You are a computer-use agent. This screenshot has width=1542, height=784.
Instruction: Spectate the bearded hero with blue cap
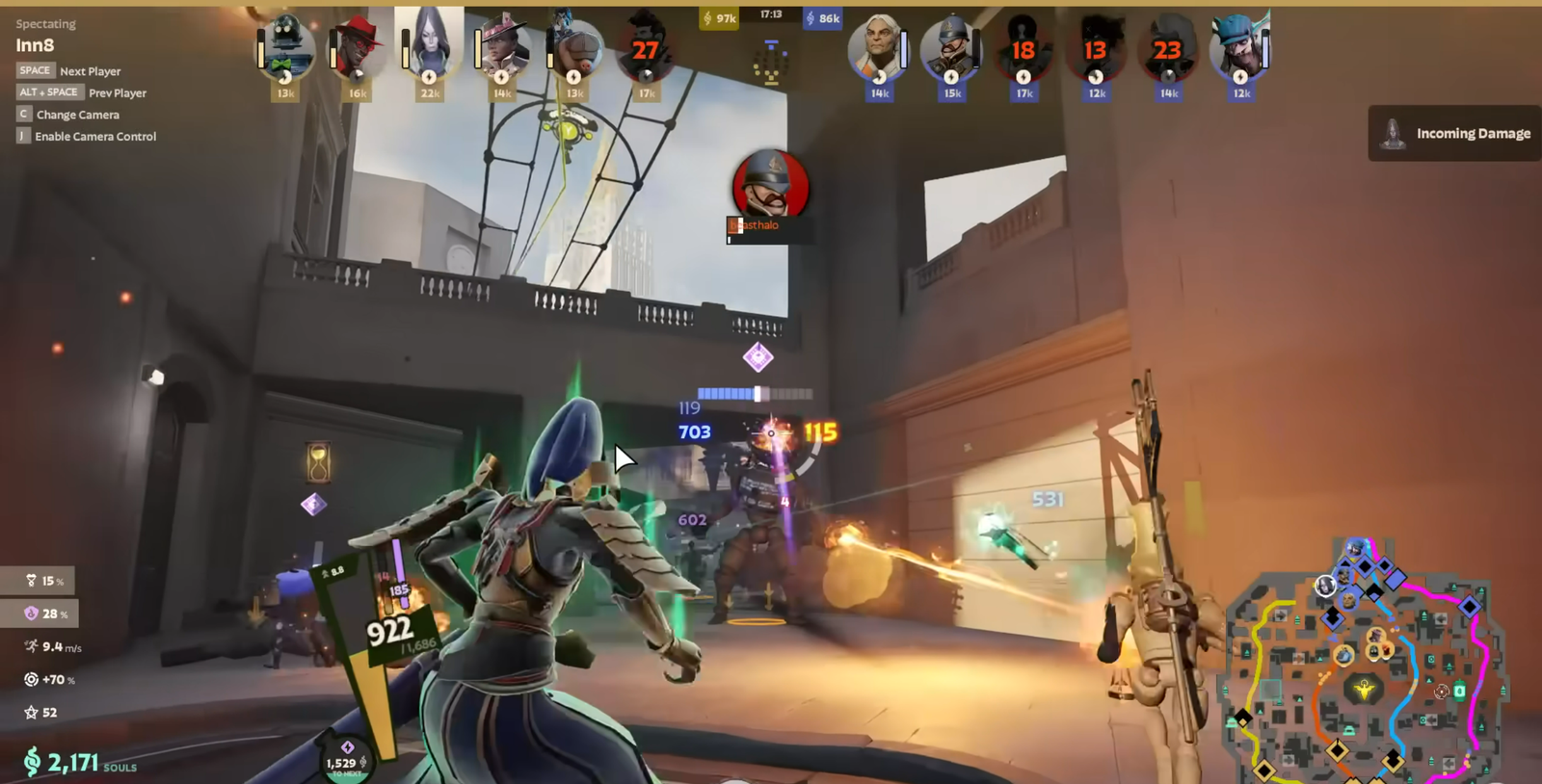(1240, 48)
